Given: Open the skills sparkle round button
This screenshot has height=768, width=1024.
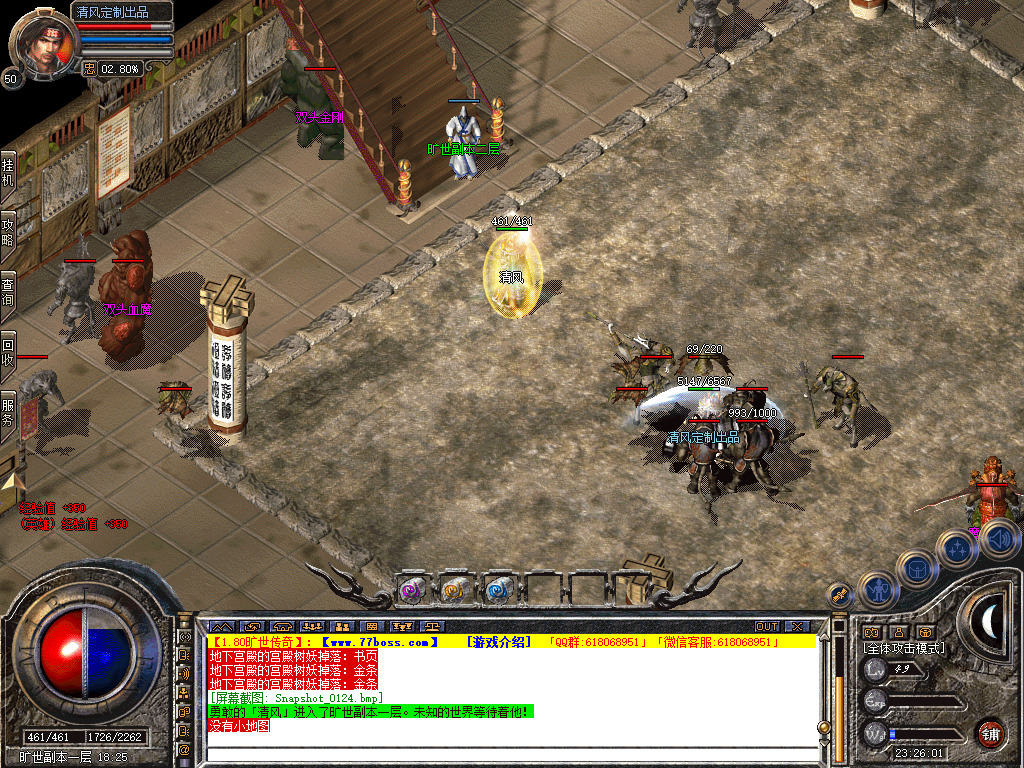Looking at the screenshot, I should (x=957, y=549).
